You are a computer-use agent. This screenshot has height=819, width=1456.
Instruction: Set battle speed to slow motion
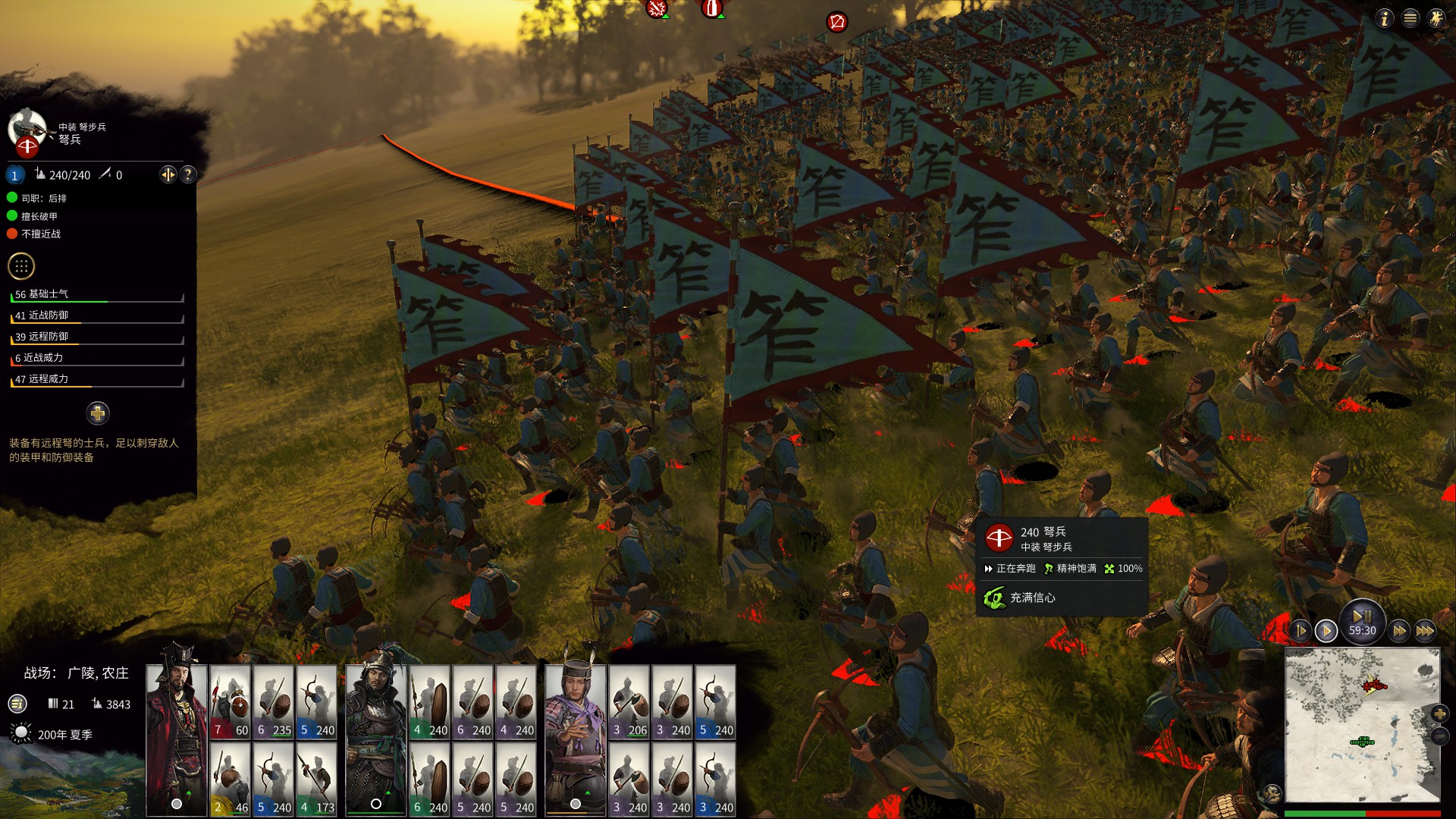pos(1301,631)
